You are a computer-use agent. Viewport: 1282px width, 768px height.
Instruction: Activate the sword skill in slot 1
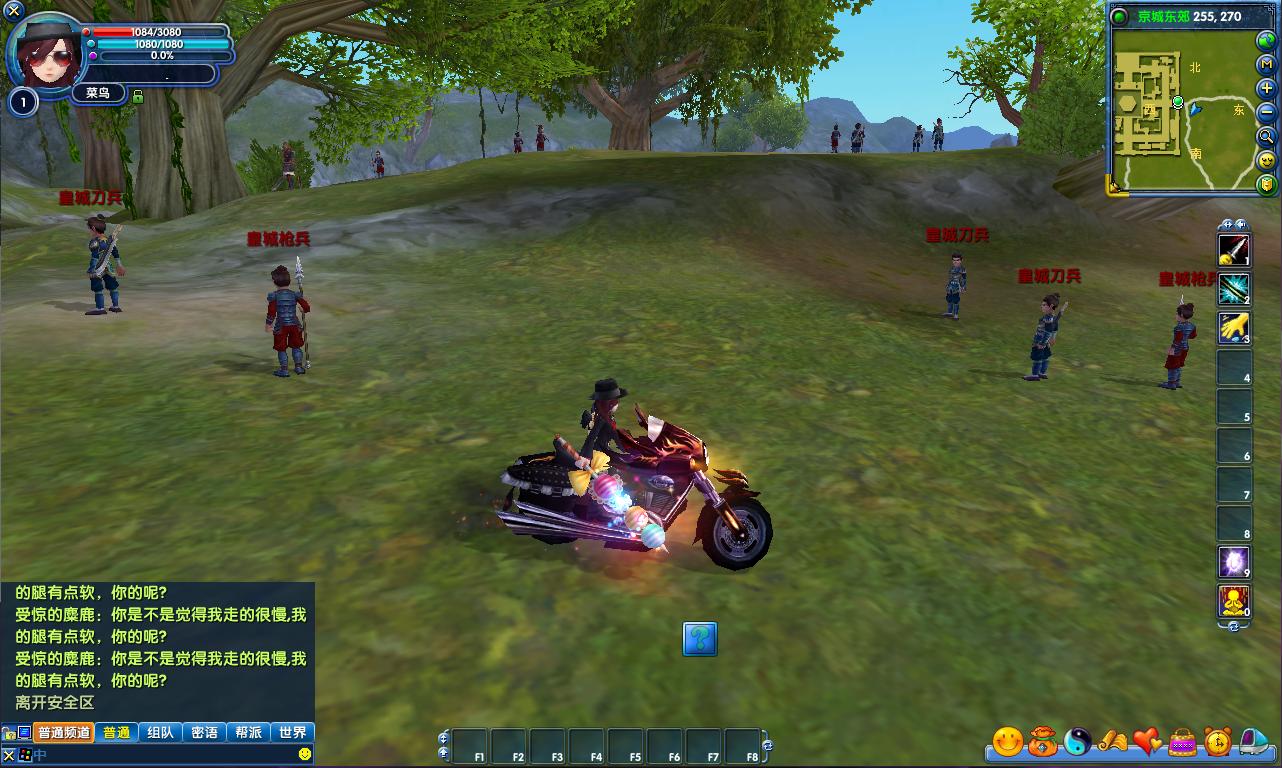pyautogui.click(x=1233, y=249)
